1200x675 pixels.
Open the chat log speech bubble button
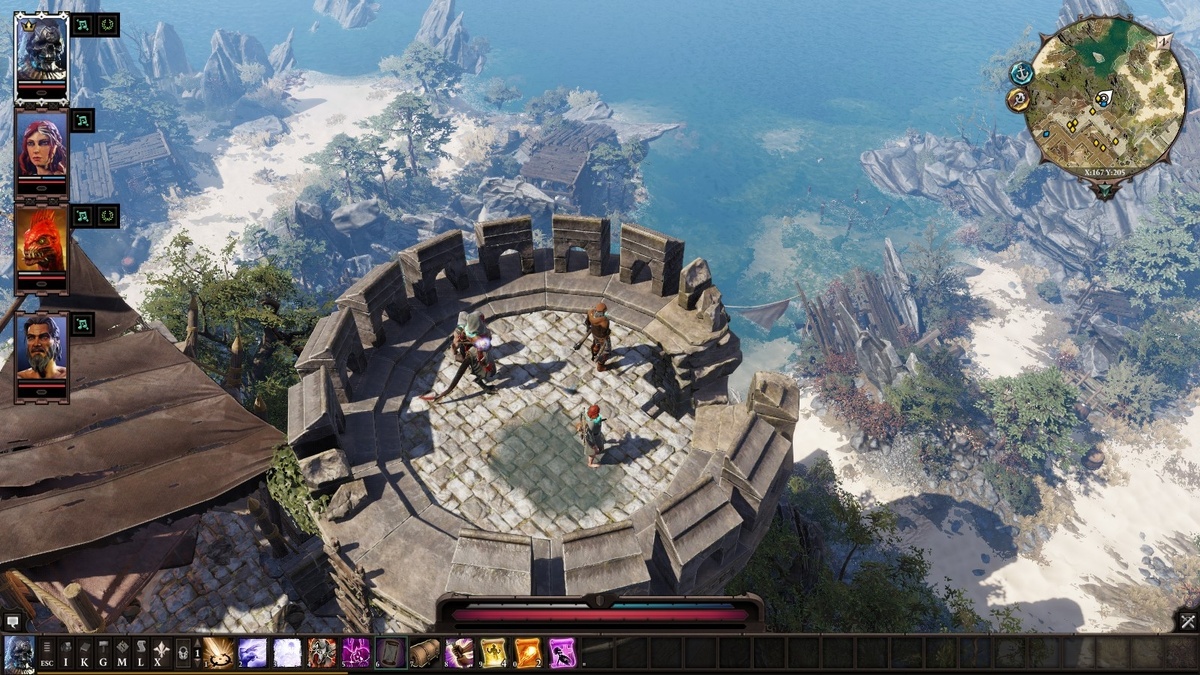point(12,621)
